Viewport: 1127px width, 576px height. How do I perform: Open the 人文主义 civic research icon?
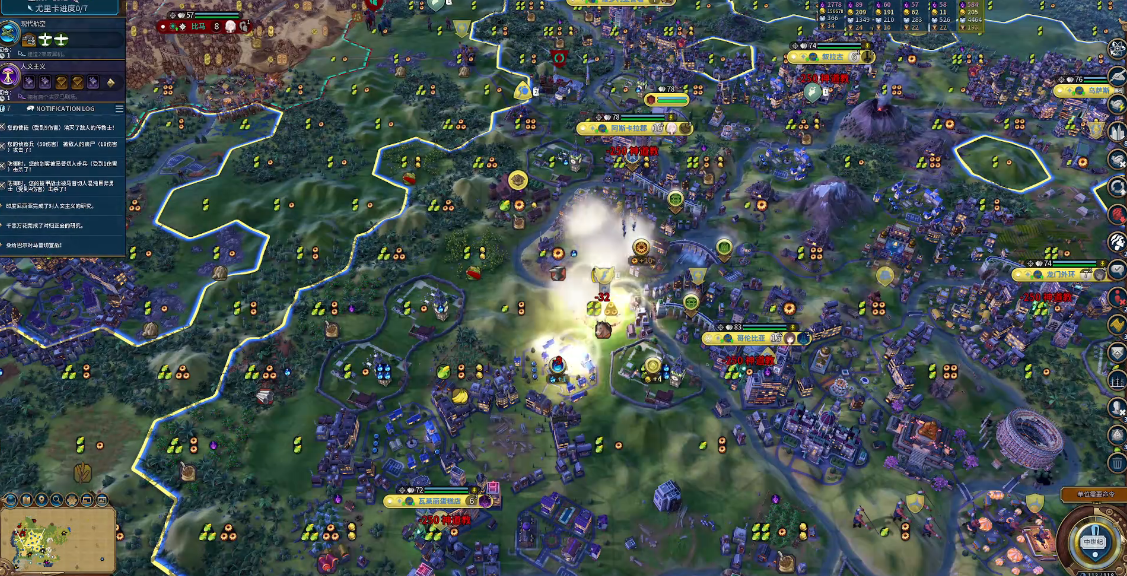tap(9, 75)
